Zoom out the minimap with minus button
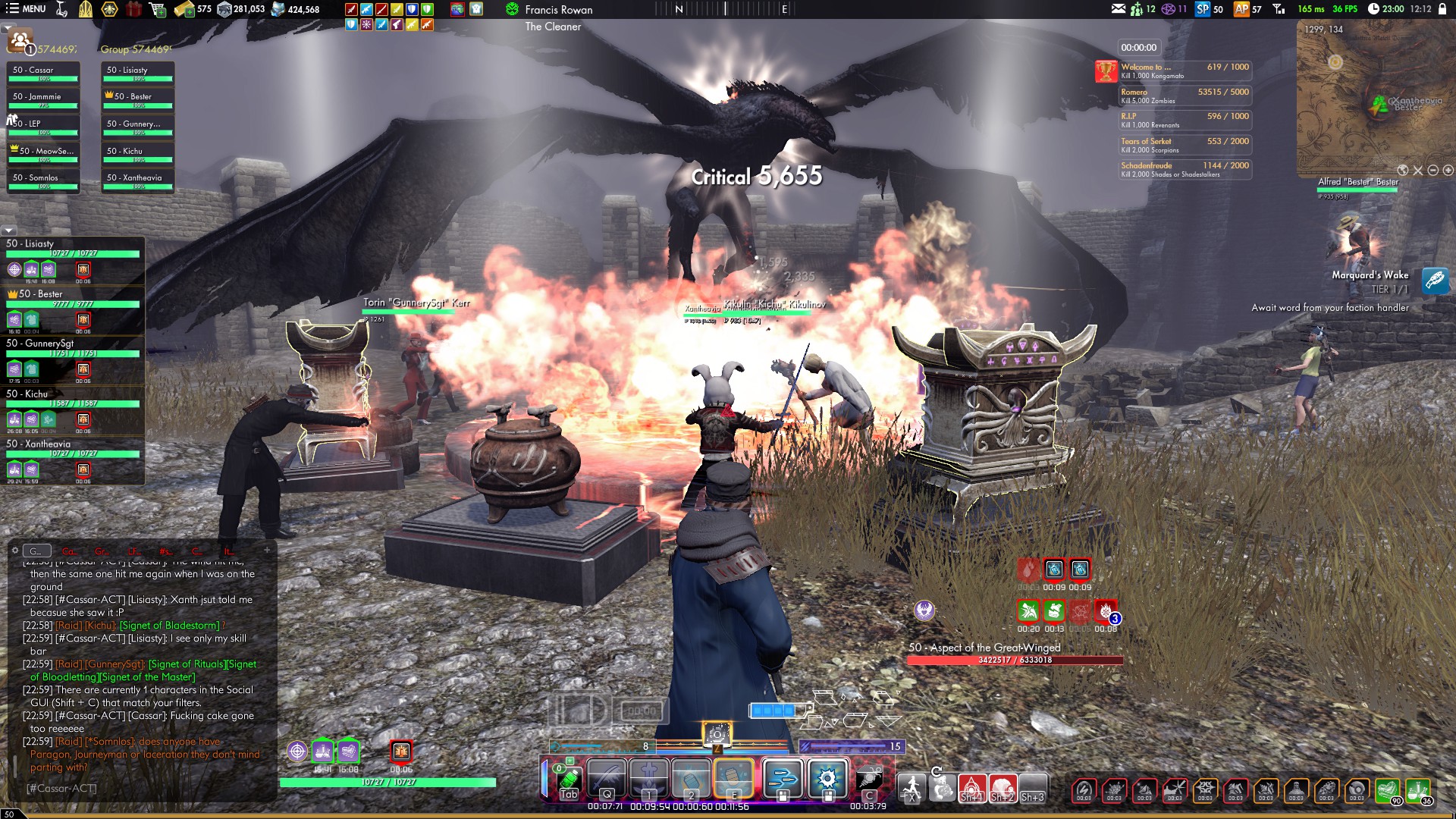 click(1432, 171)
